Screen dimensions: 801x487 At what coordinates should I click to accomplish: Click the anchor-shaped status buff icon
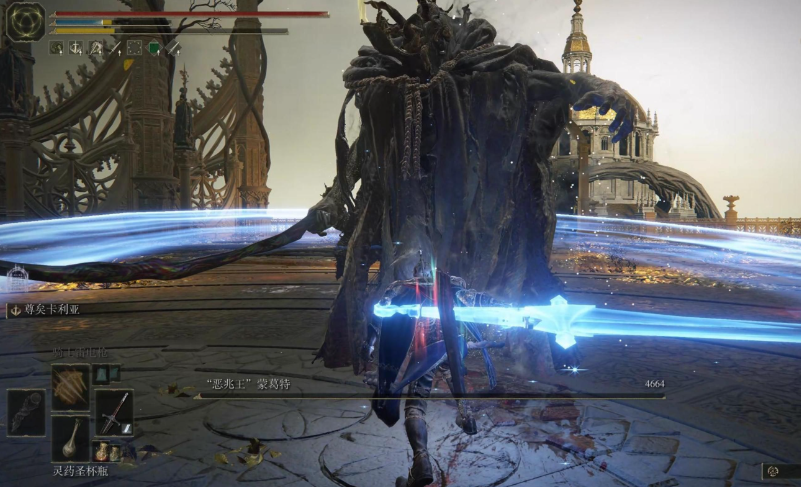(x=75, y=47)
